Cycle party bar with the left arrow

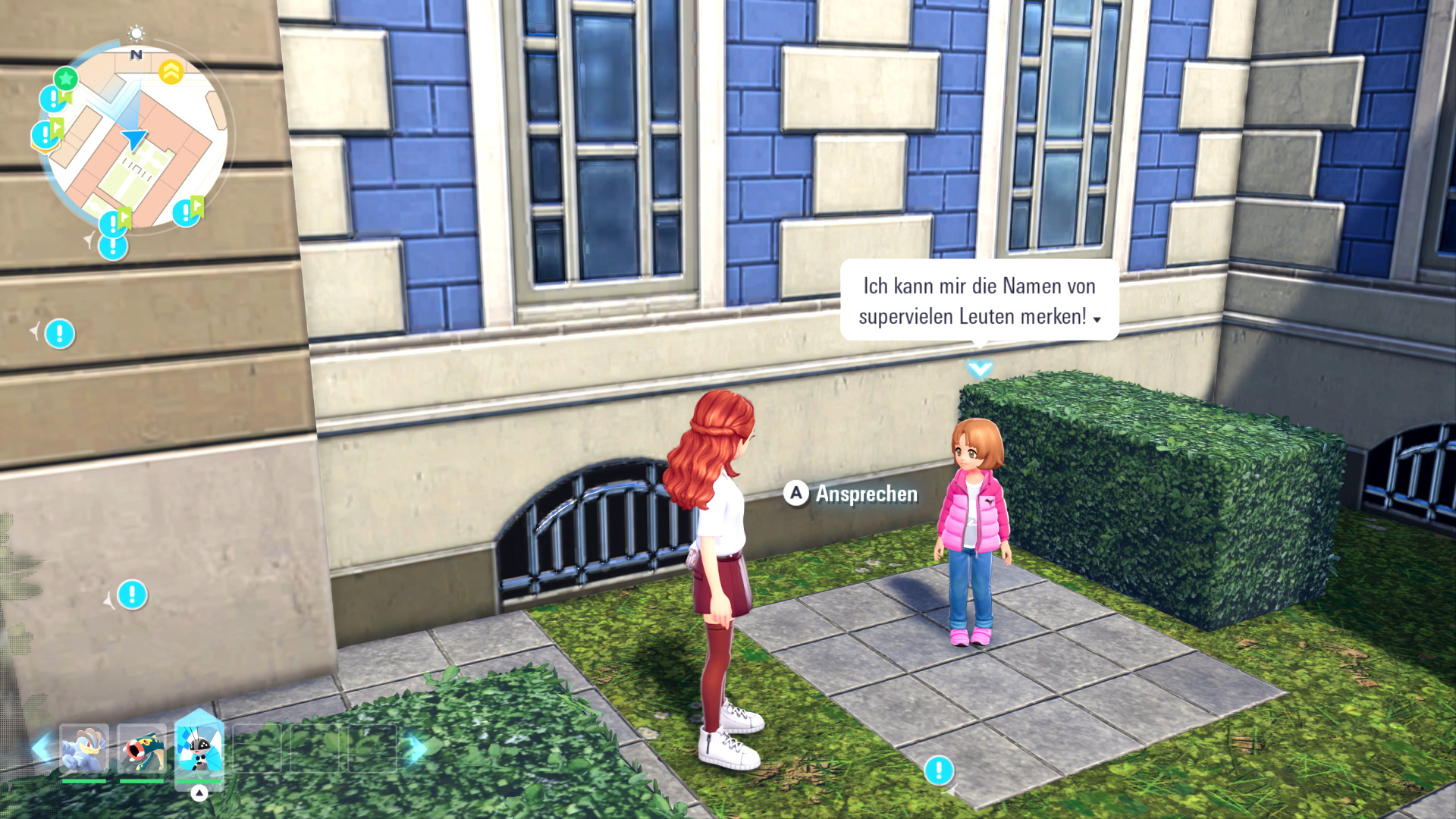(x=41, y=748)
